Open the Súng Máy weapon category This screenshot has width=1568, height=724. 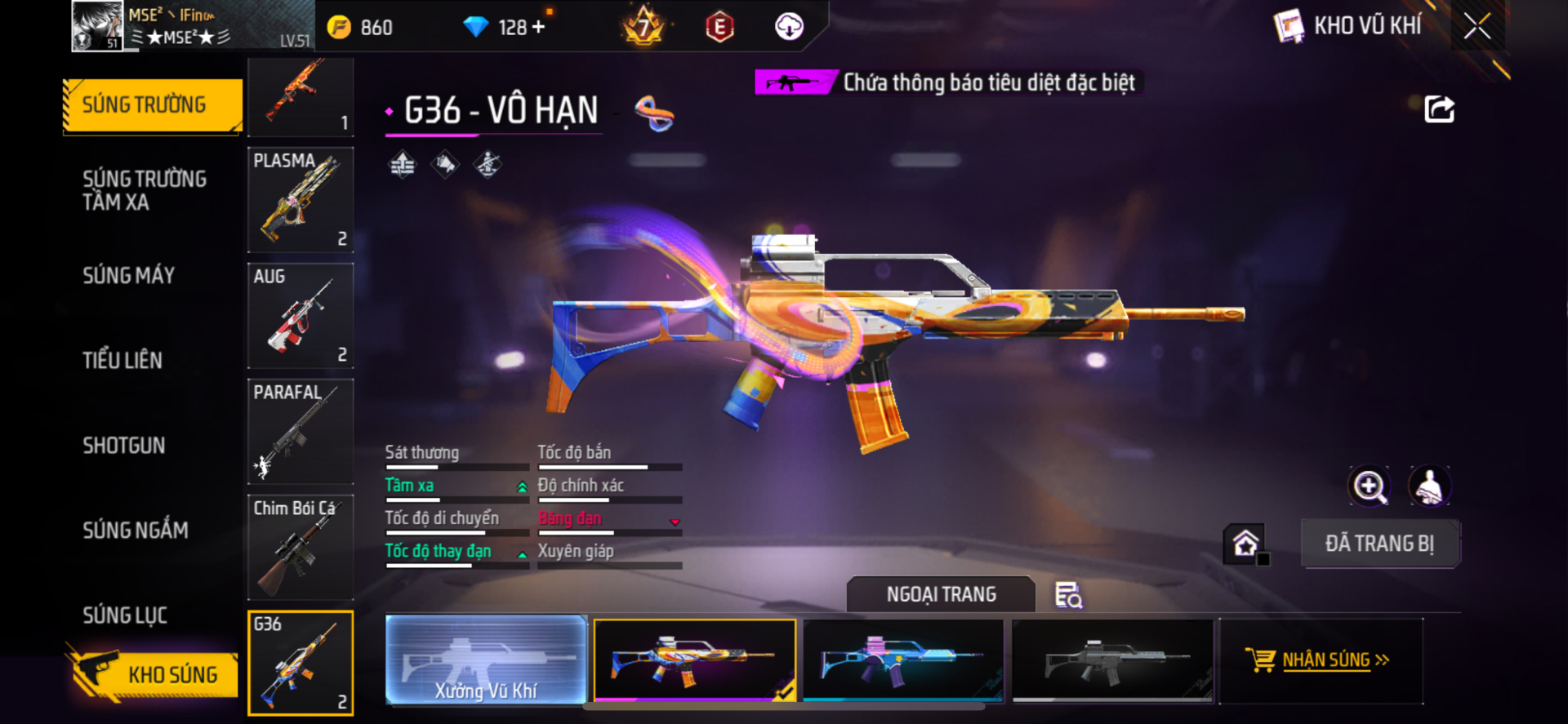point(129,276)
